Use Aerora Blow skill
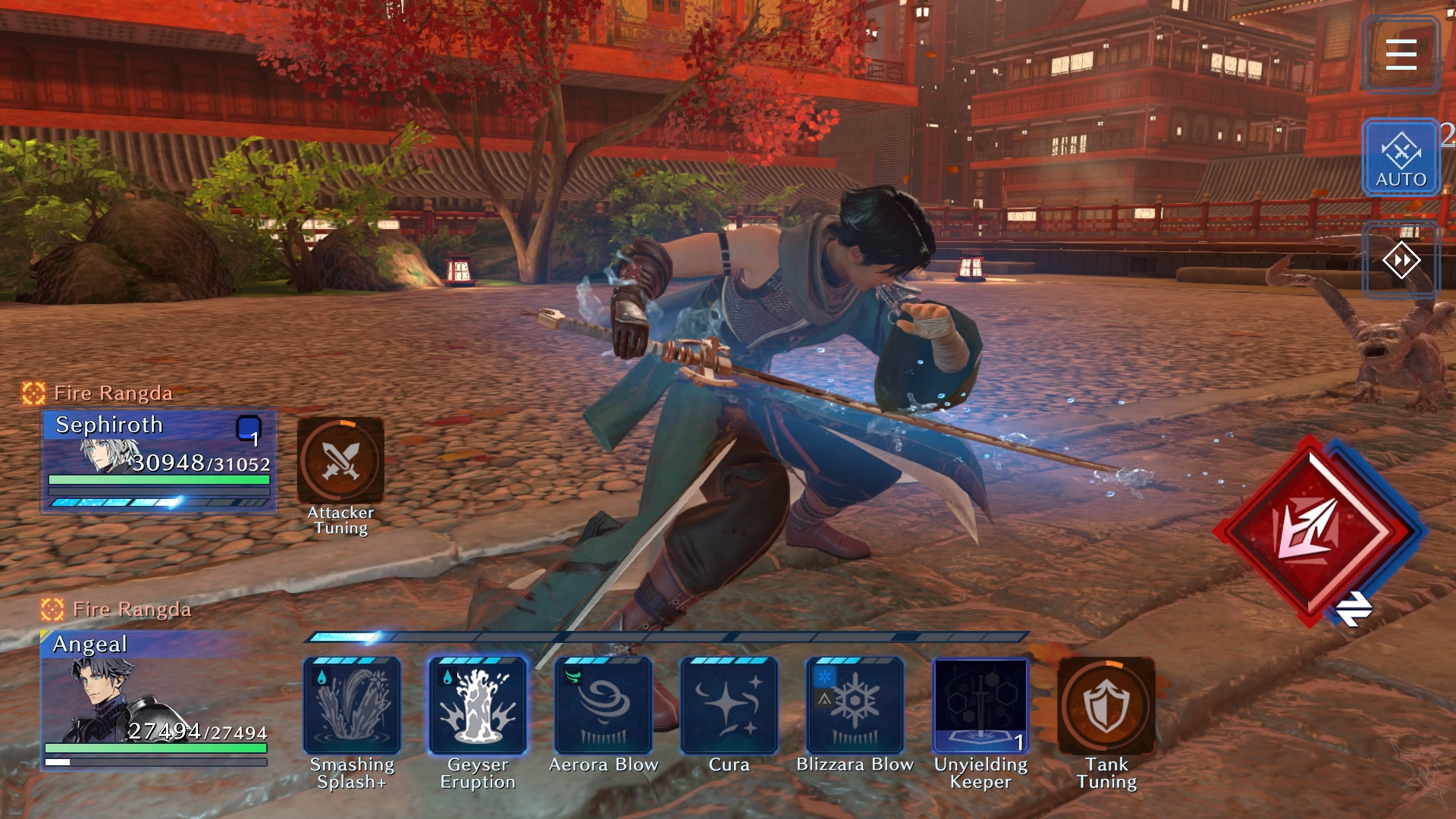Image resolution: width=1456 pixels, height=819 pixels. (x=604, y=706)
